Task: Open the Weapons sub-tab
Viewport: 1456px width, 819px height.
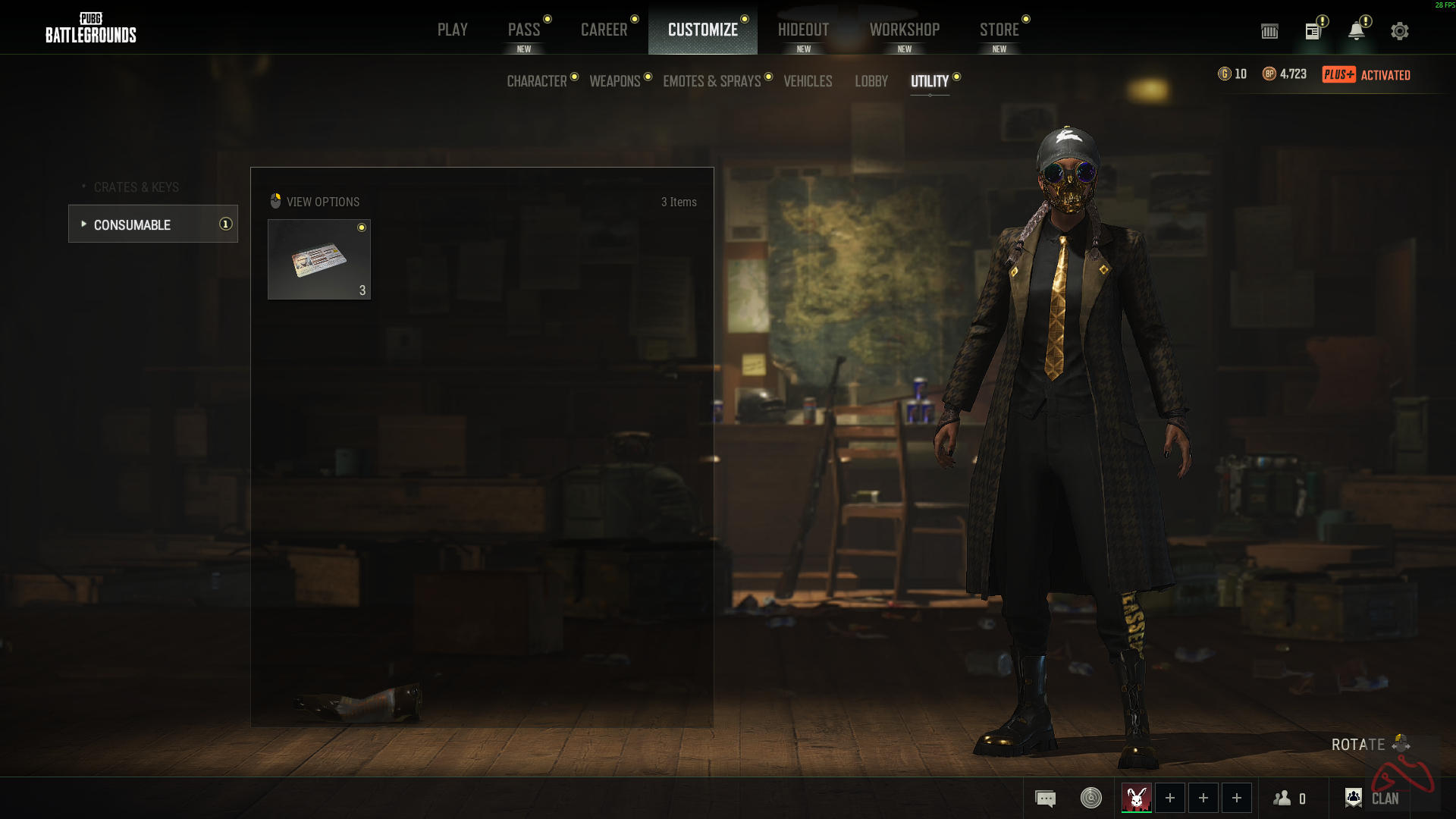Action: point(615,81)
